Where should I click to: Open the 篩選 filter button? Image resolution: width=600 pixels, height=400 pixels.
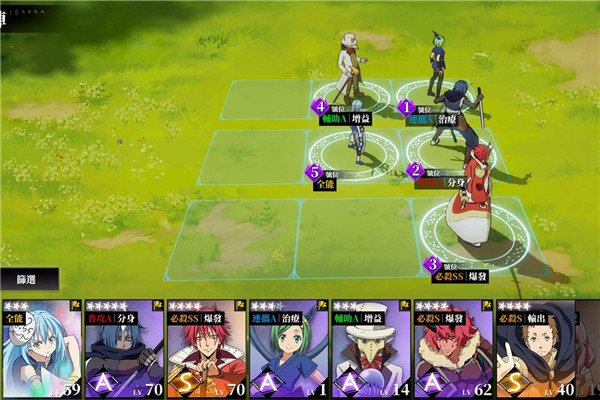pyautogui.click(x=30, y=279)
